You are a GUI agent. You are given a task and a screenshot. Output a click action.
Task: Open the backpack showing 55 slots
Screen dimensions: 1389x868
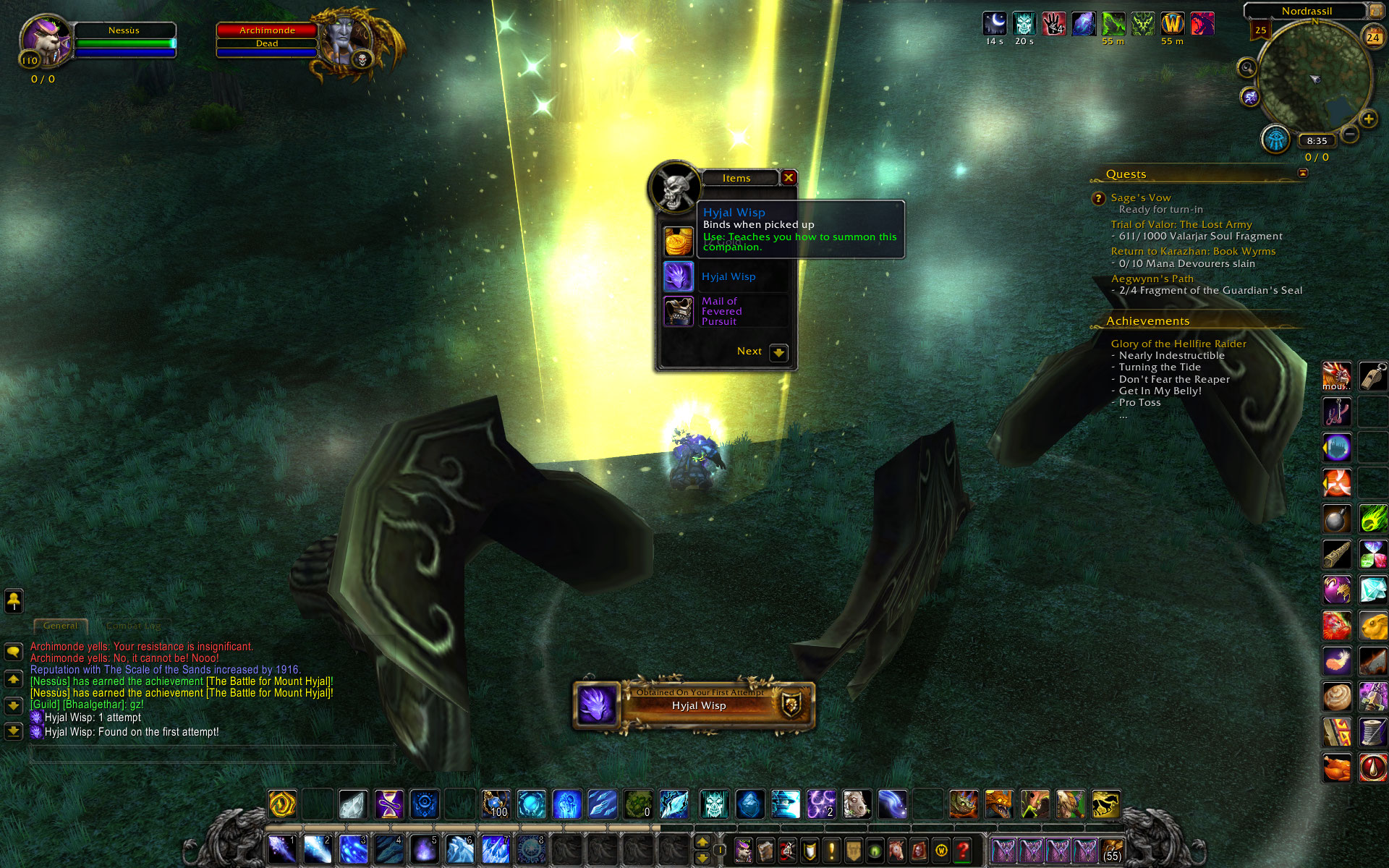pos(1112,850)
